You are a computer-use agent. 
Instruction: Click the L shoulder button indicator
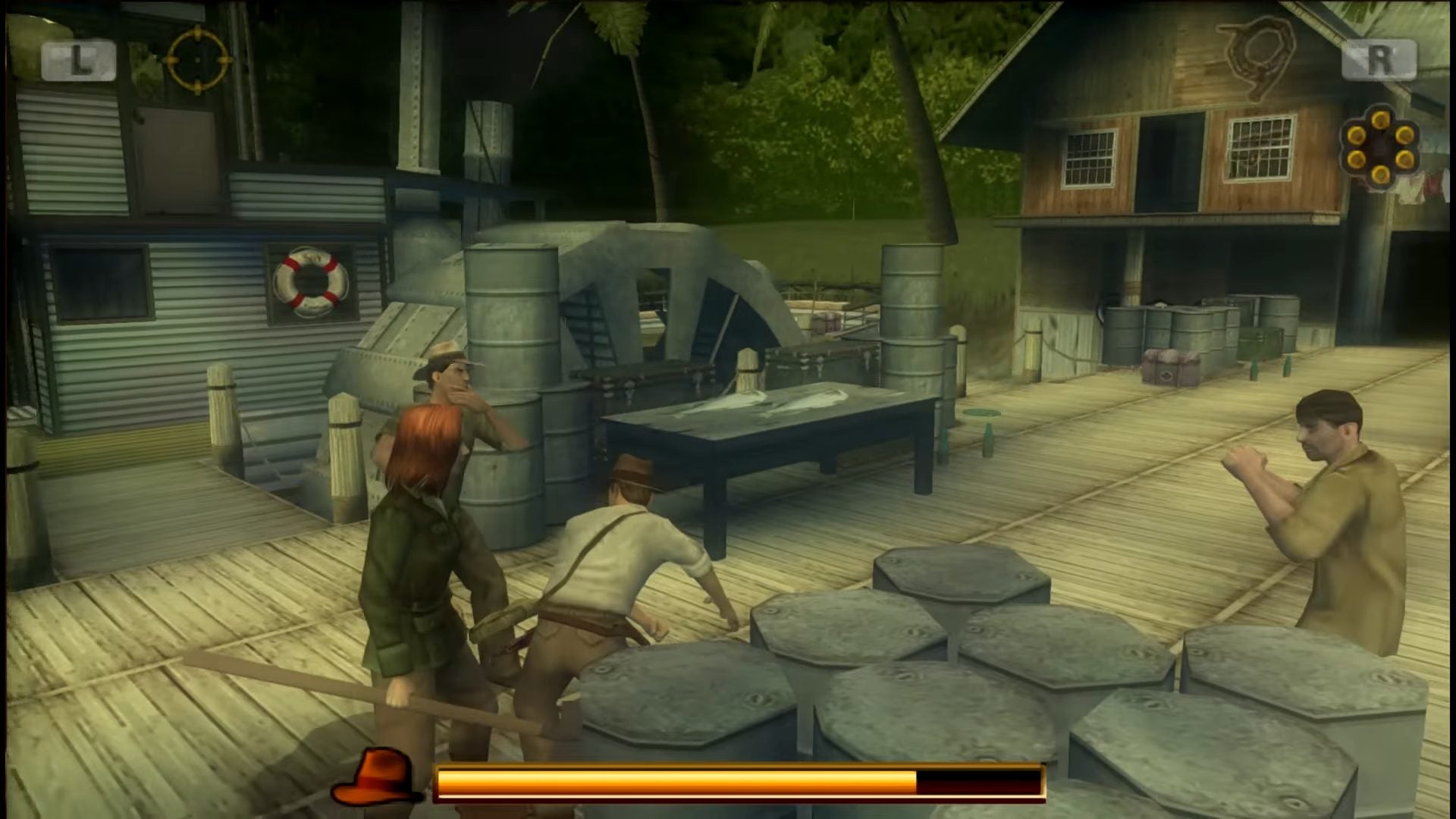click(x=80, y=59)
